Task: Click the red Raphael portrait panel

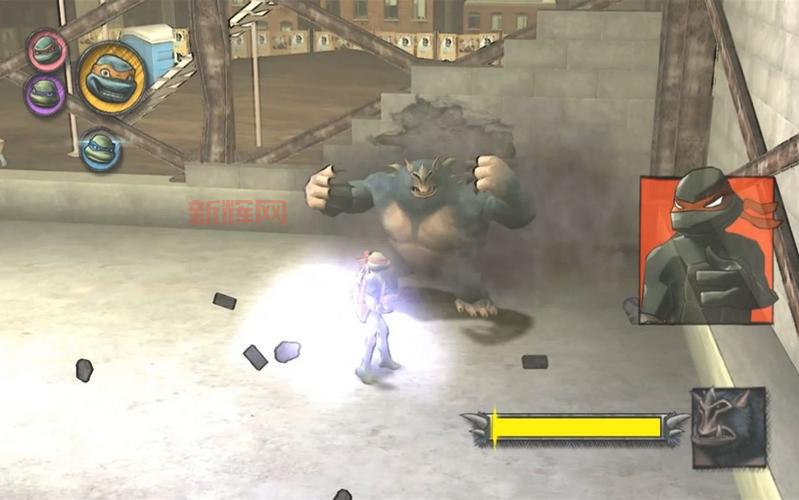Action: [x=708, y=250]
